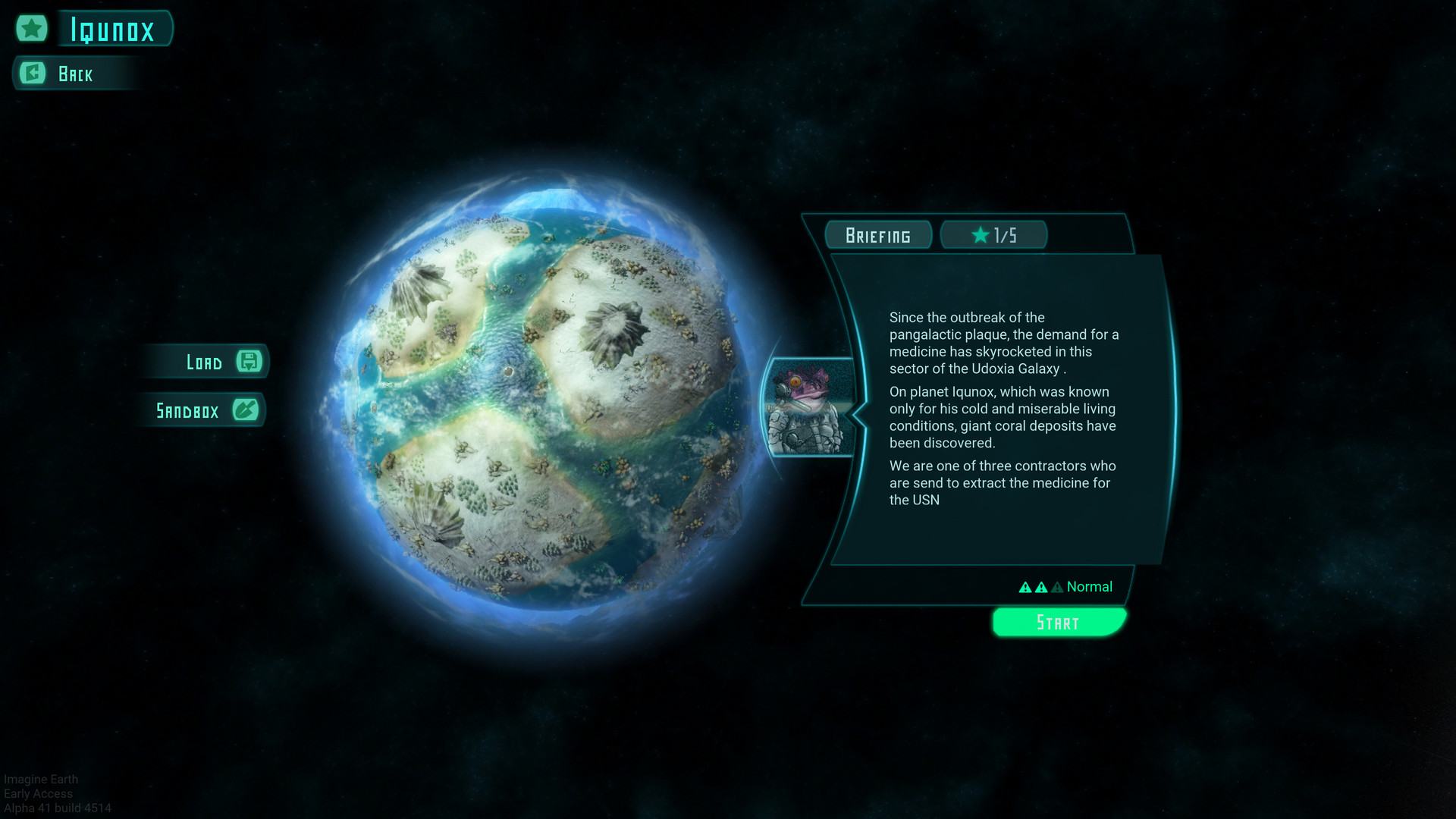Select the star icon beside Iqunox title

pos(32,29)
